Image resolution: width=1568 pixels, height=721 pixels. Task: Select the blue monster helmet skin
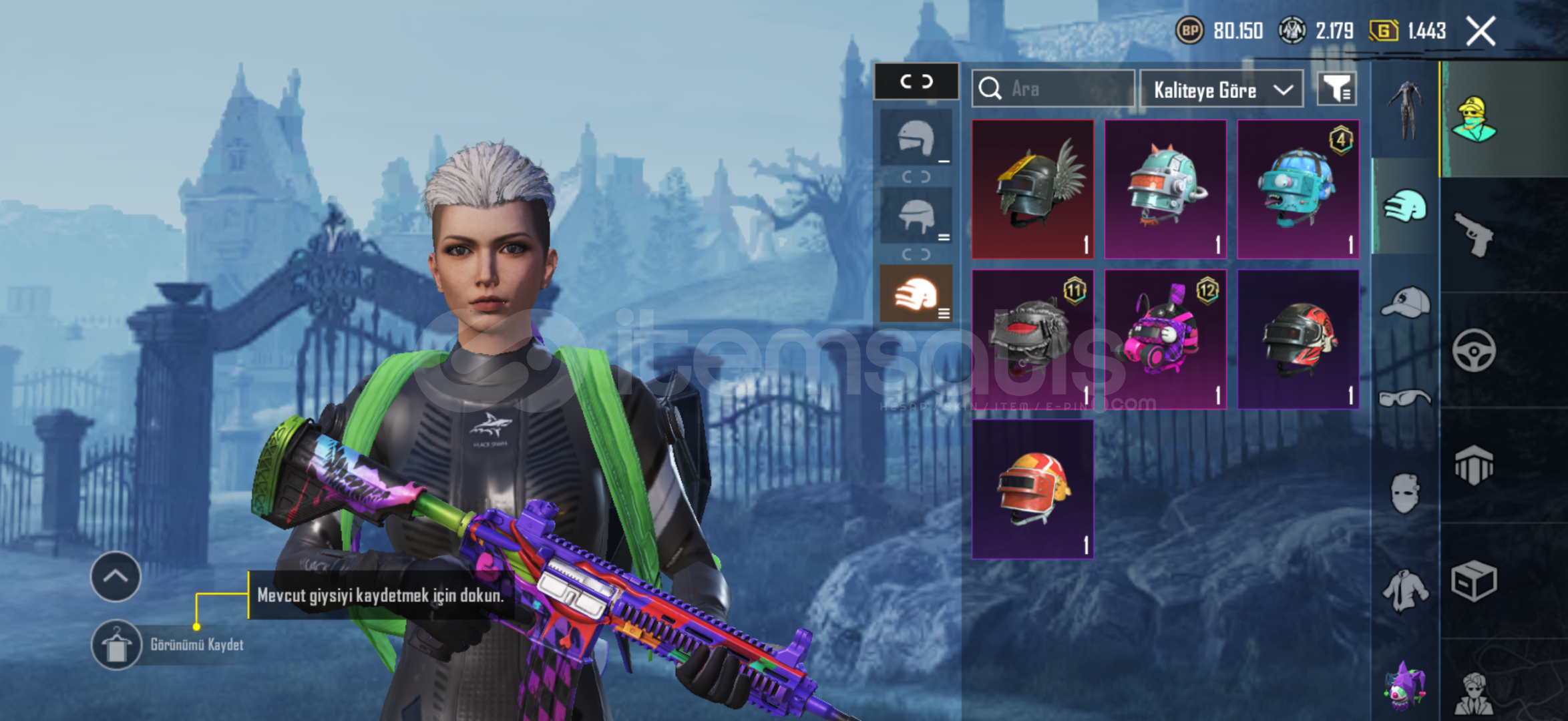[1298, 189]
